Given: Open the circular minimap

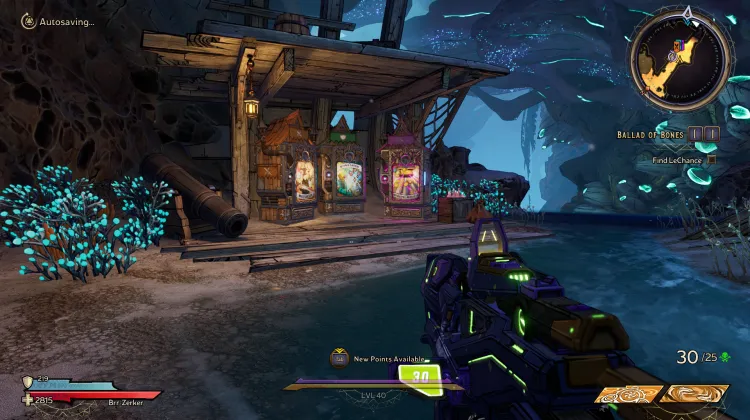Looking at the screenshot, I should point(682,60).
